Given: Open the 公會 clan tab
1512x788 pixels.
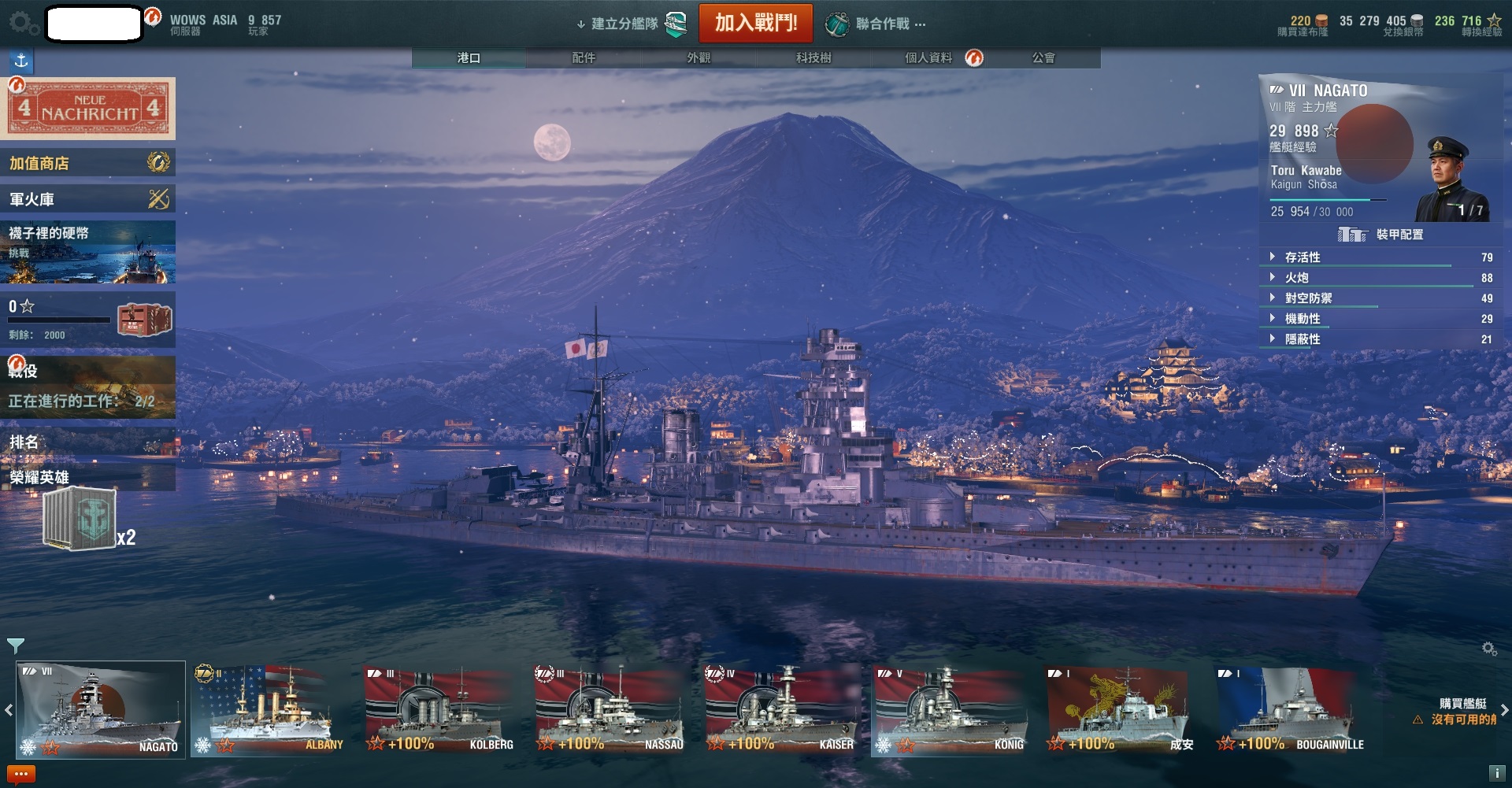Looking at the screenshot, I should pyautogui.click(x=1043, y=57).
